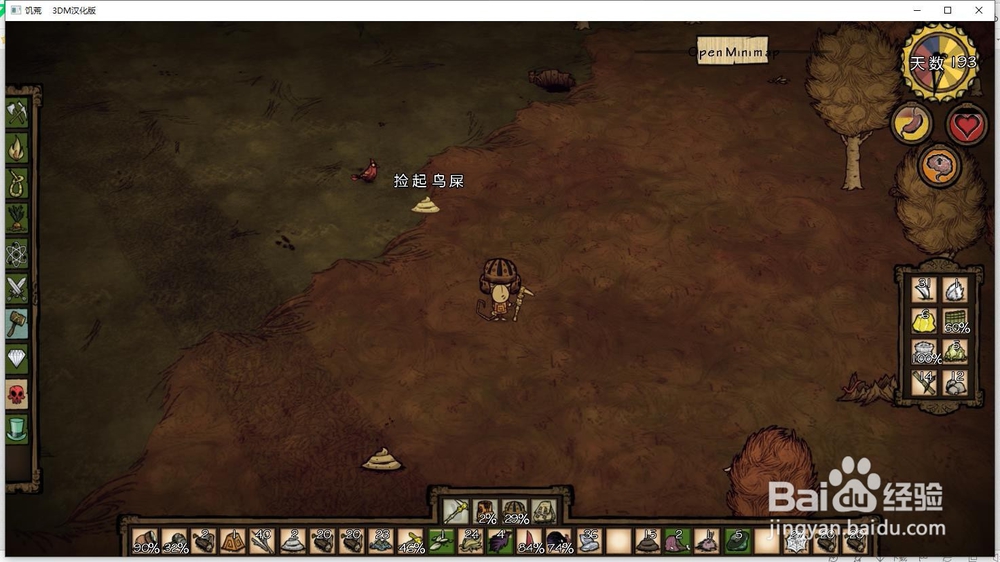1000x562 pixels.
Task: Select the diamond Refine crafting tab
Action: 17,358
